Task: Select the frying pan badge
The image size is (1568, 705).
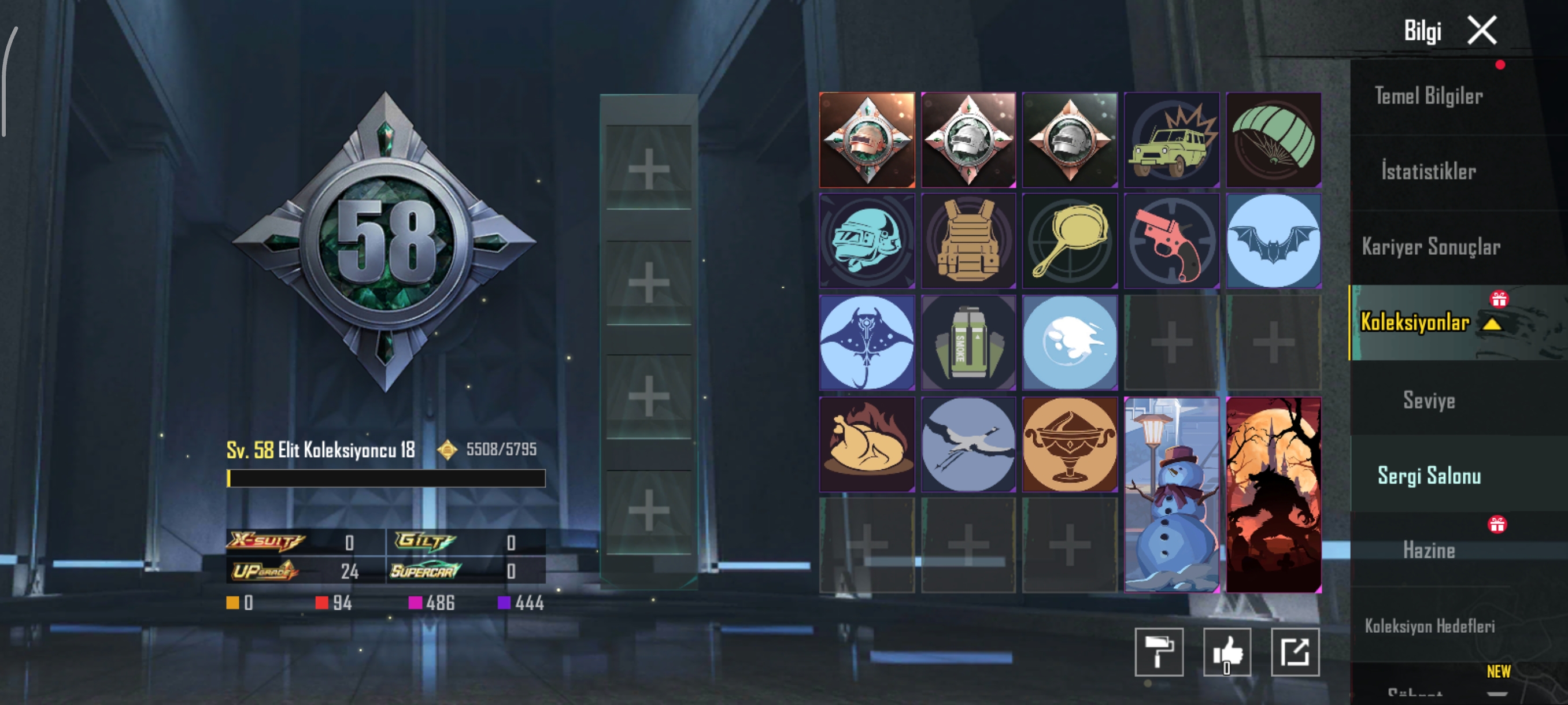Action: [1070, 241]
